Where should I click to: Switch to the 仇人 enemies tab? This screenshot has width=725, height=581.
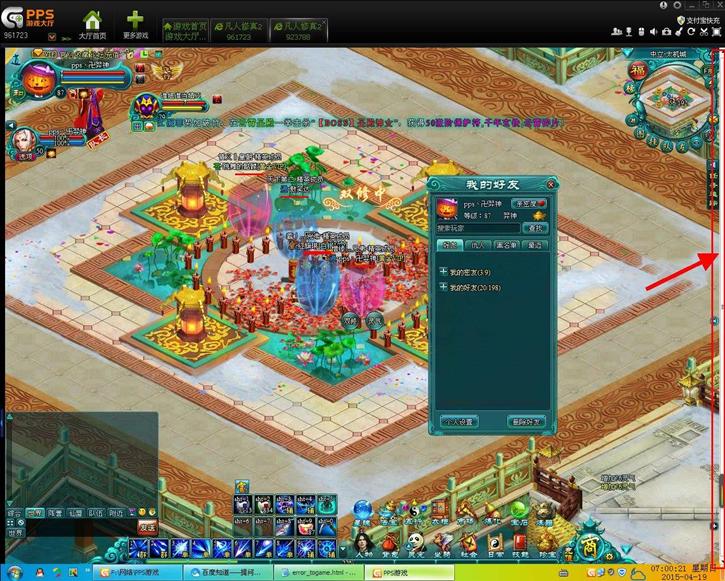(477, 245)
